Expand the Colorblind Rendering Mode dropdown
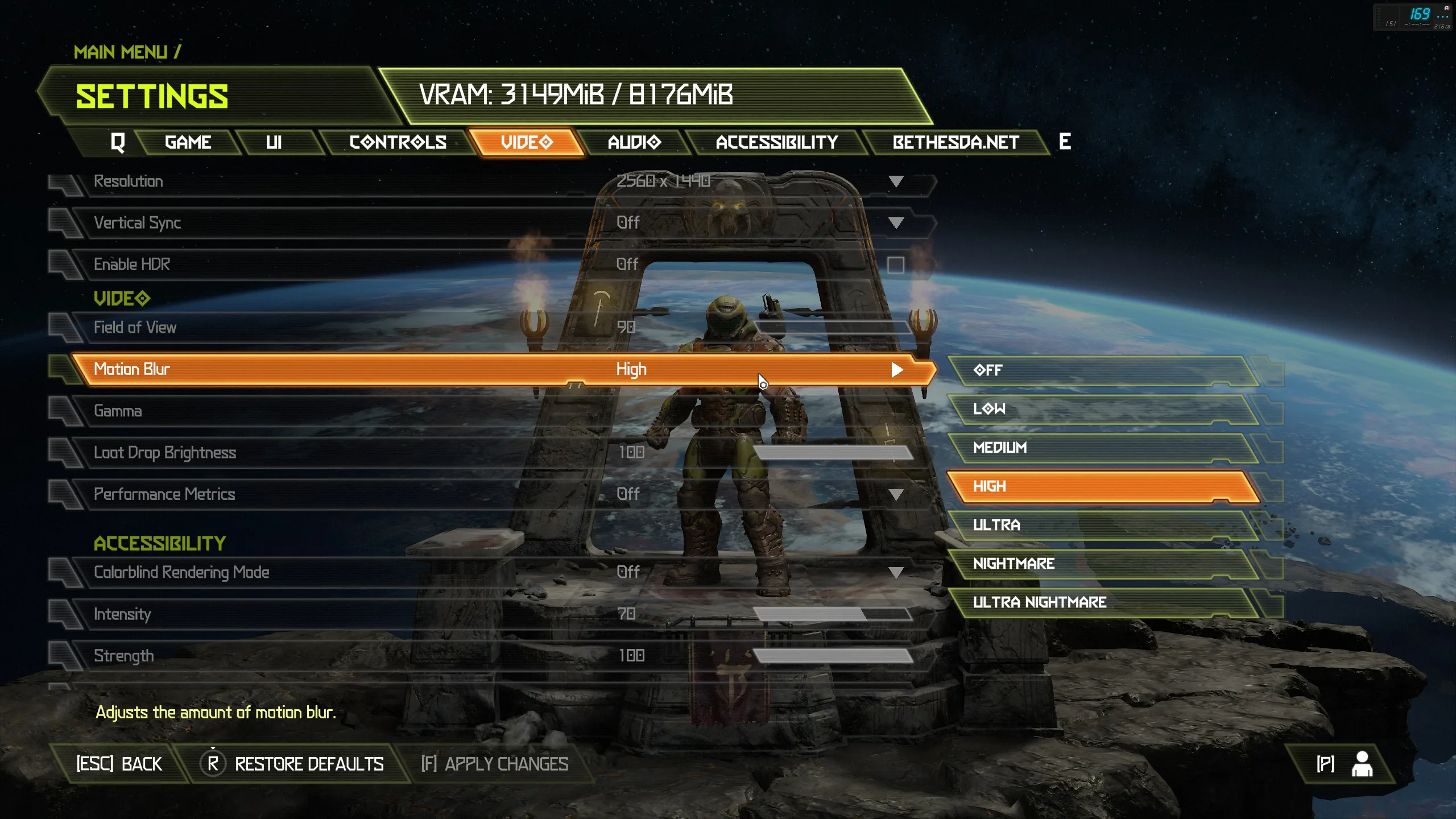Screen dimensions: 1456x819 pos(896,572)
